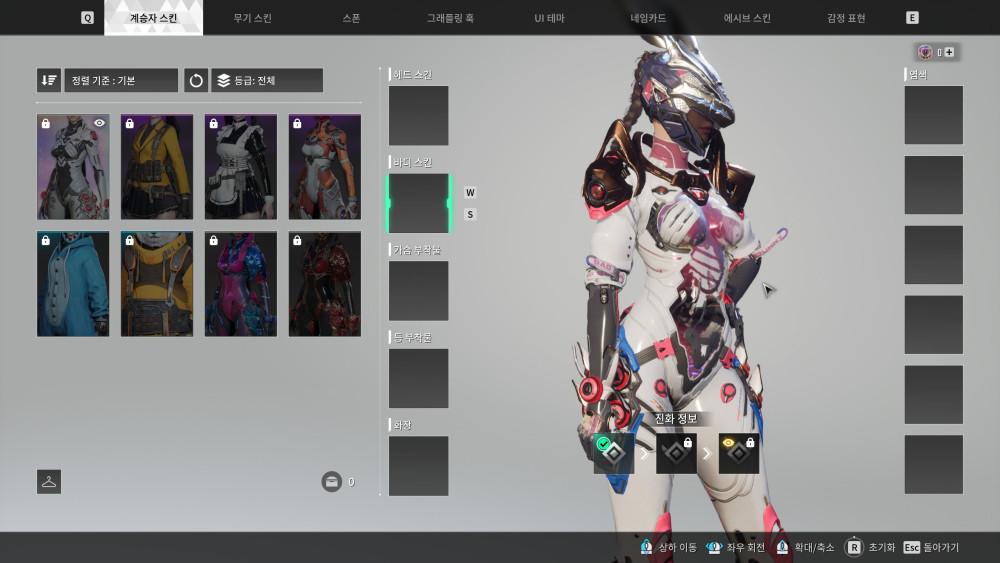This screenshot has width=1000, height=563.
Task: Open the 네임카드 tab
Action: [x=647, y=18]
